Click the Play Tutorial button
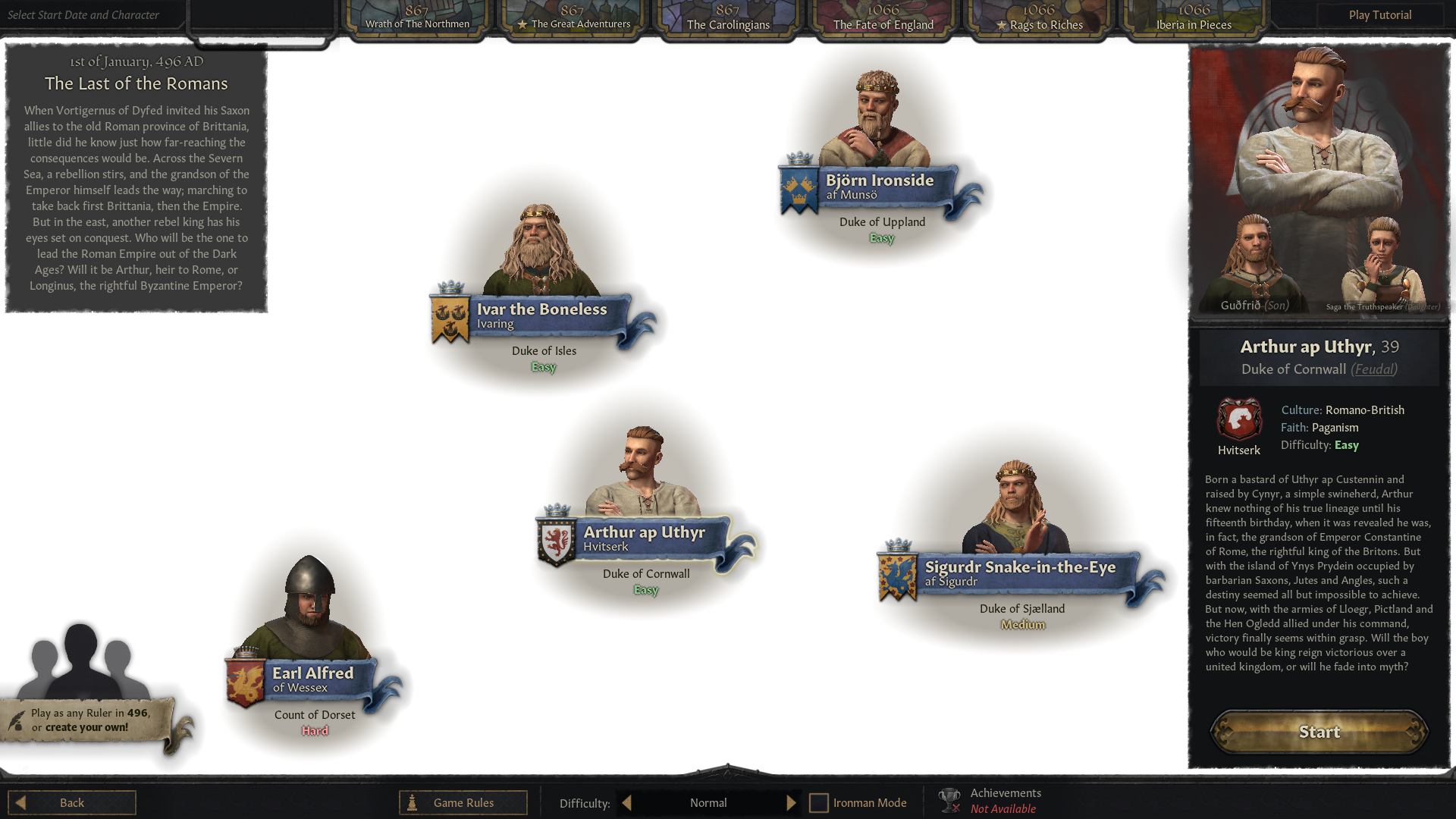Image resolution: width=1456 pixels, height=819 pixels. pyautogui.click(x=1379, y=14)
